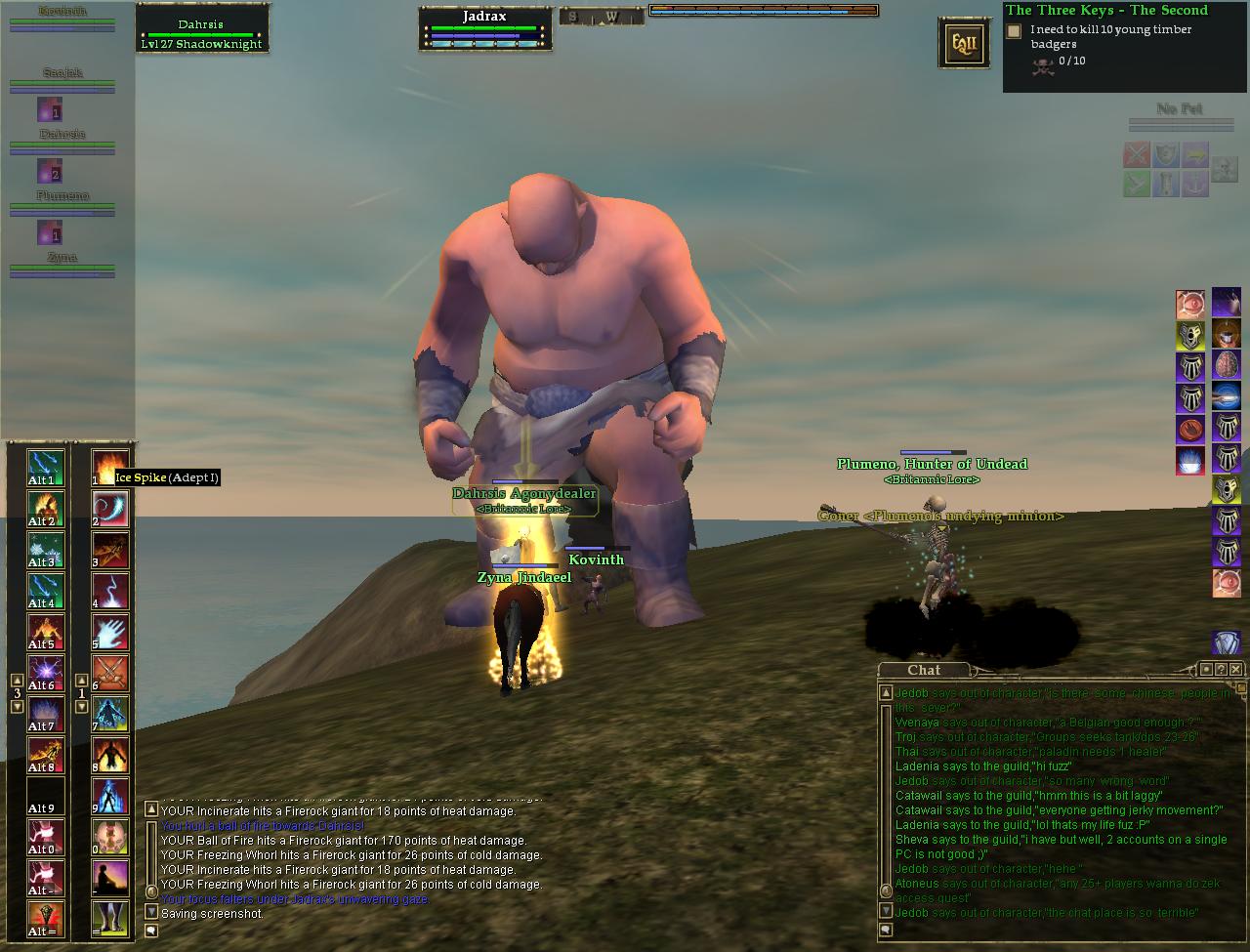The width and height of the screenshot is (1250, 952).
Task: Click the combat log scroll-up arrow
Action: [151, 808]
